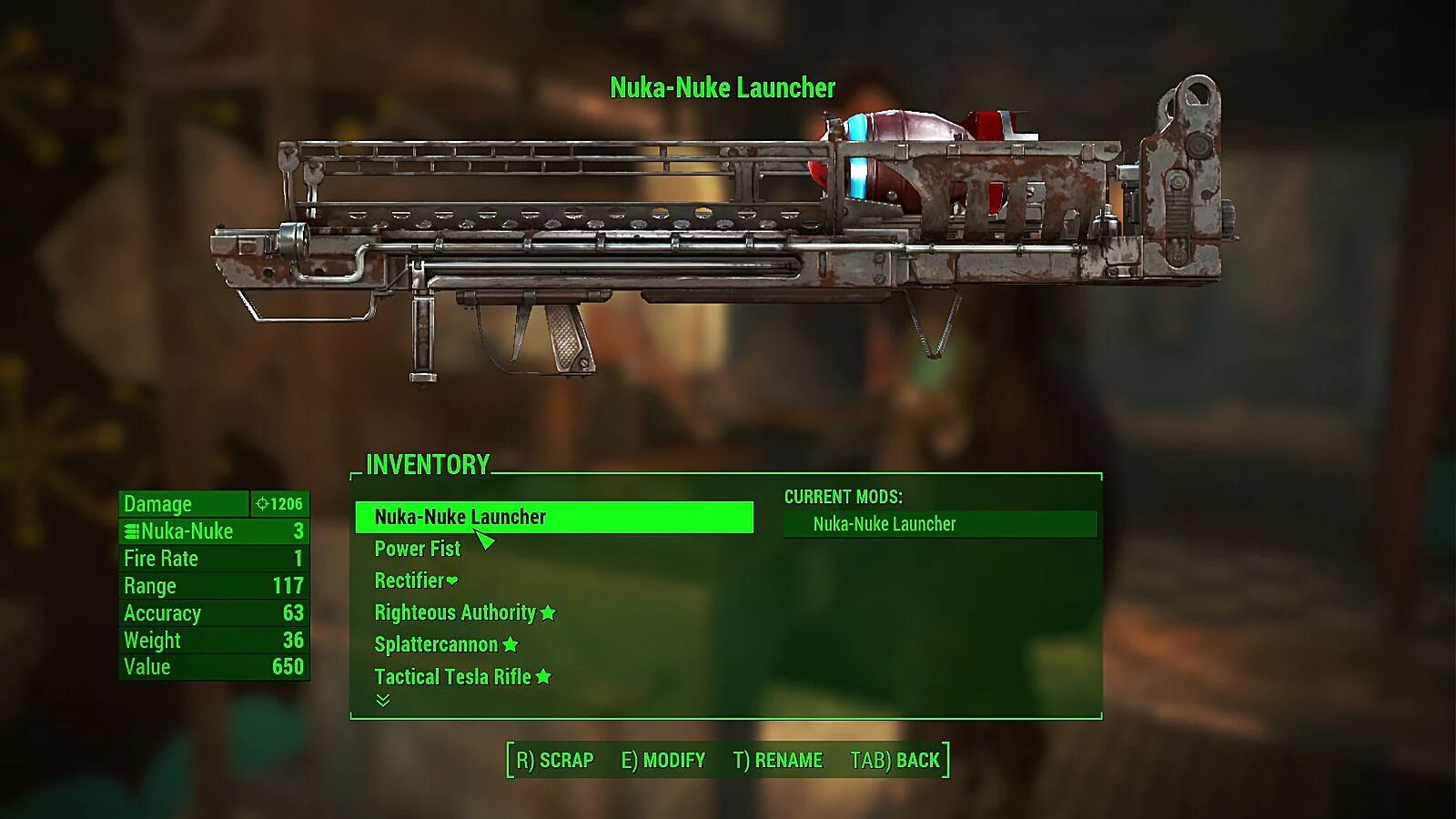1456x819 pixels.
Task: Select Nuka-Nuke Launcher in the inventory list
Action: pyautogui.click(x=460, y=517)
